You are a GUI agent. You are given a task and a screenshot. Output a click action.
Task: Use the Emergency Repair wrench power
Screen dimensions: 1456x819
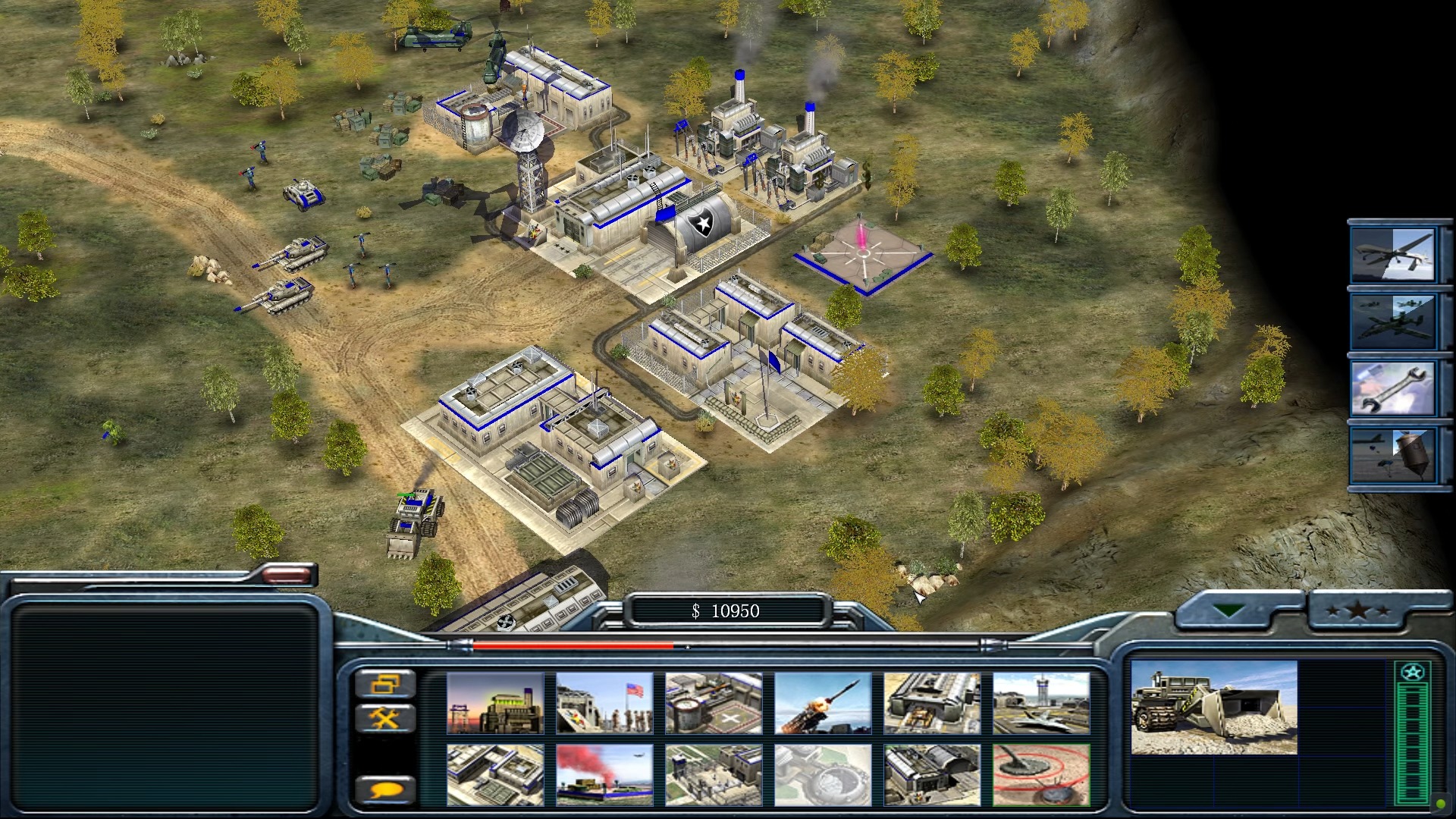pos(1392,388)
